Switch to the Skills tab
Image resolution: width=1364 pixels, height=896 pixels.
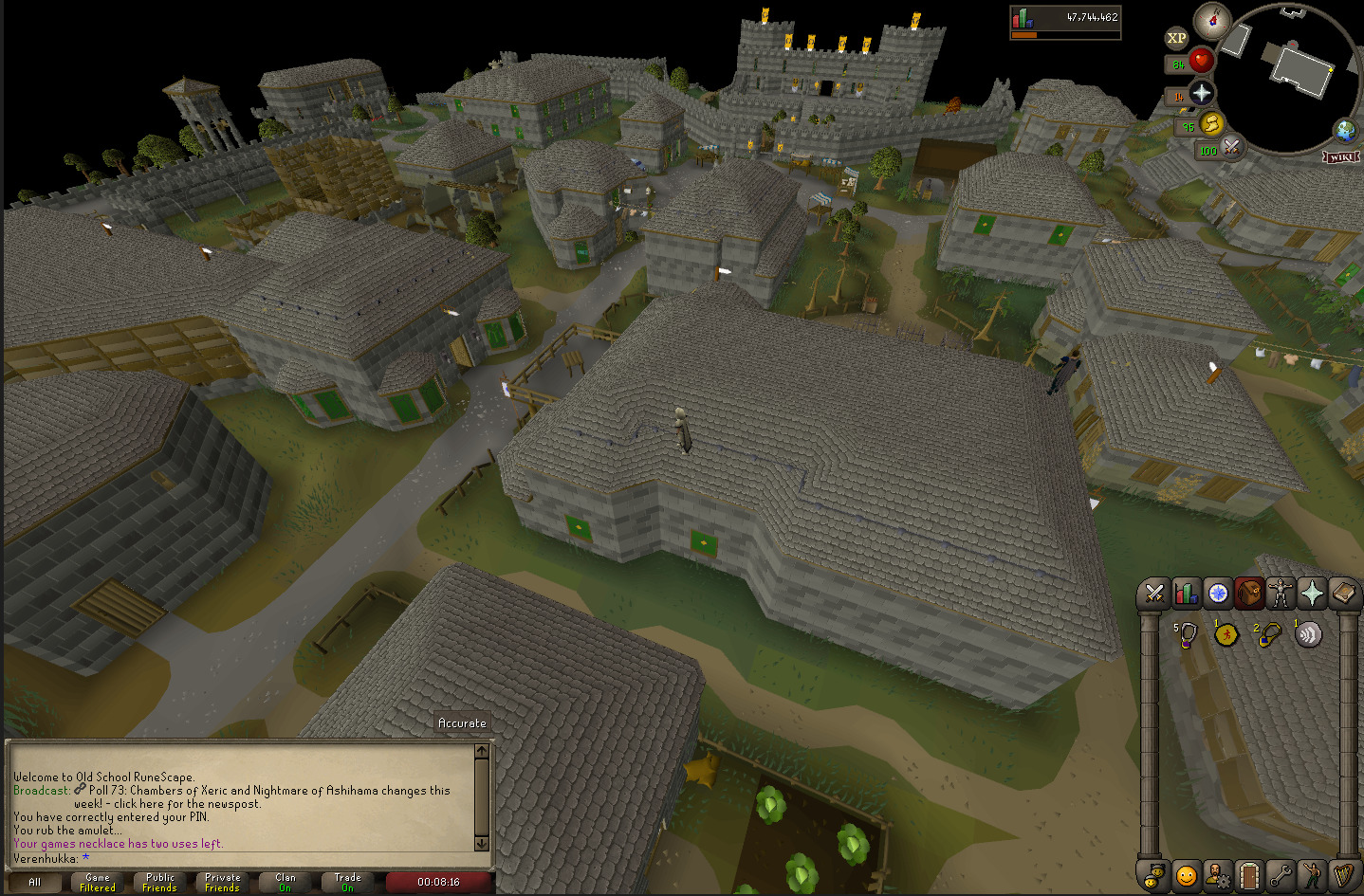1186,594
